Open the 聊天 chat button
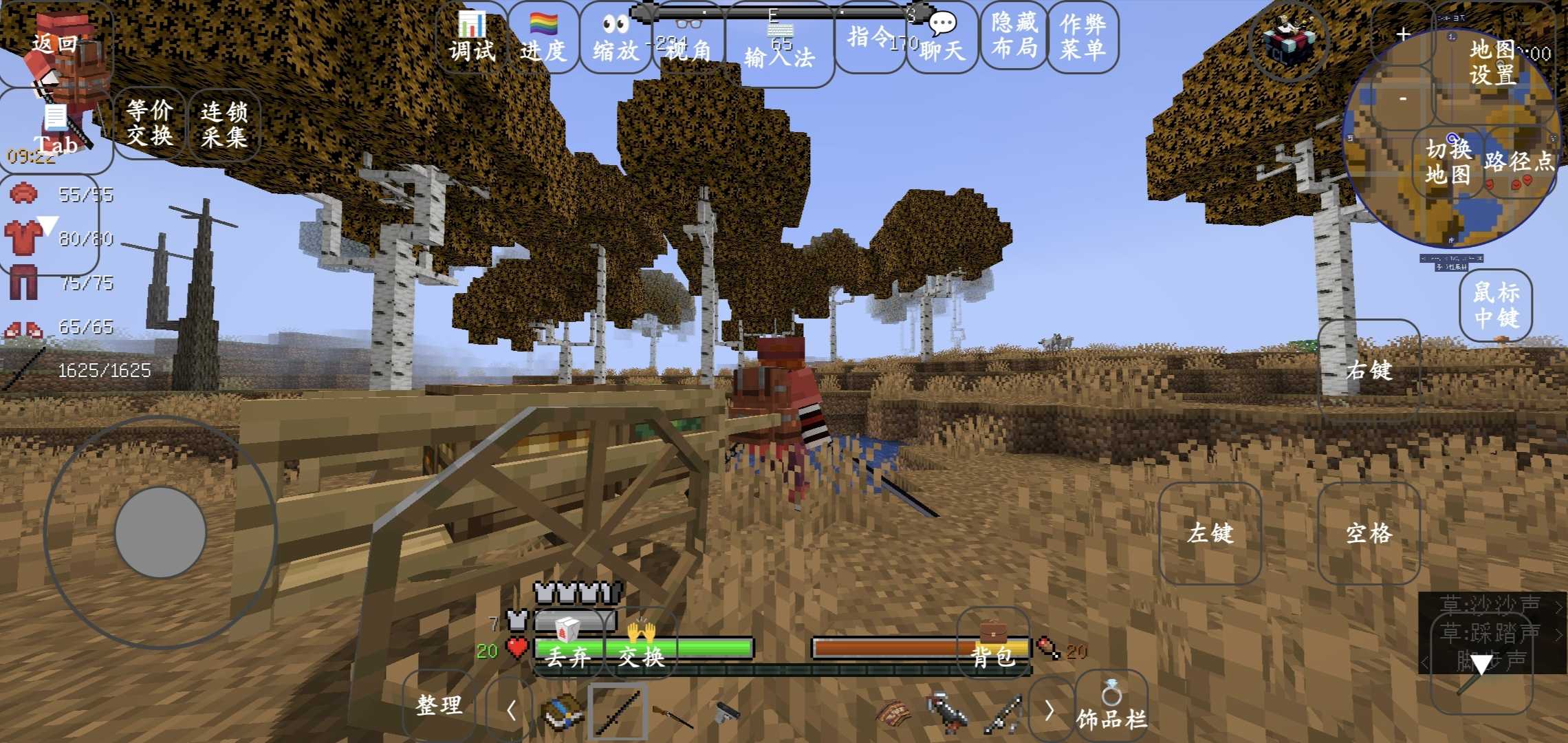The width and height of the screenshot is (1568, 743). tap(942, 39)
